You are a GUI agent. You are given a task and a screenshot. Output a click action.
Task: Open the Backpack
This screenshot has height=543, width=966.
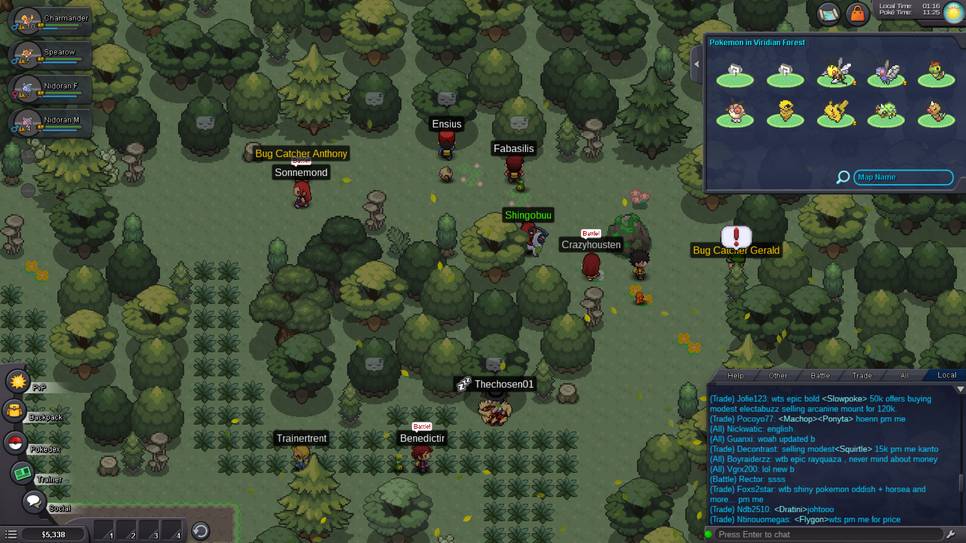point(16,411)
